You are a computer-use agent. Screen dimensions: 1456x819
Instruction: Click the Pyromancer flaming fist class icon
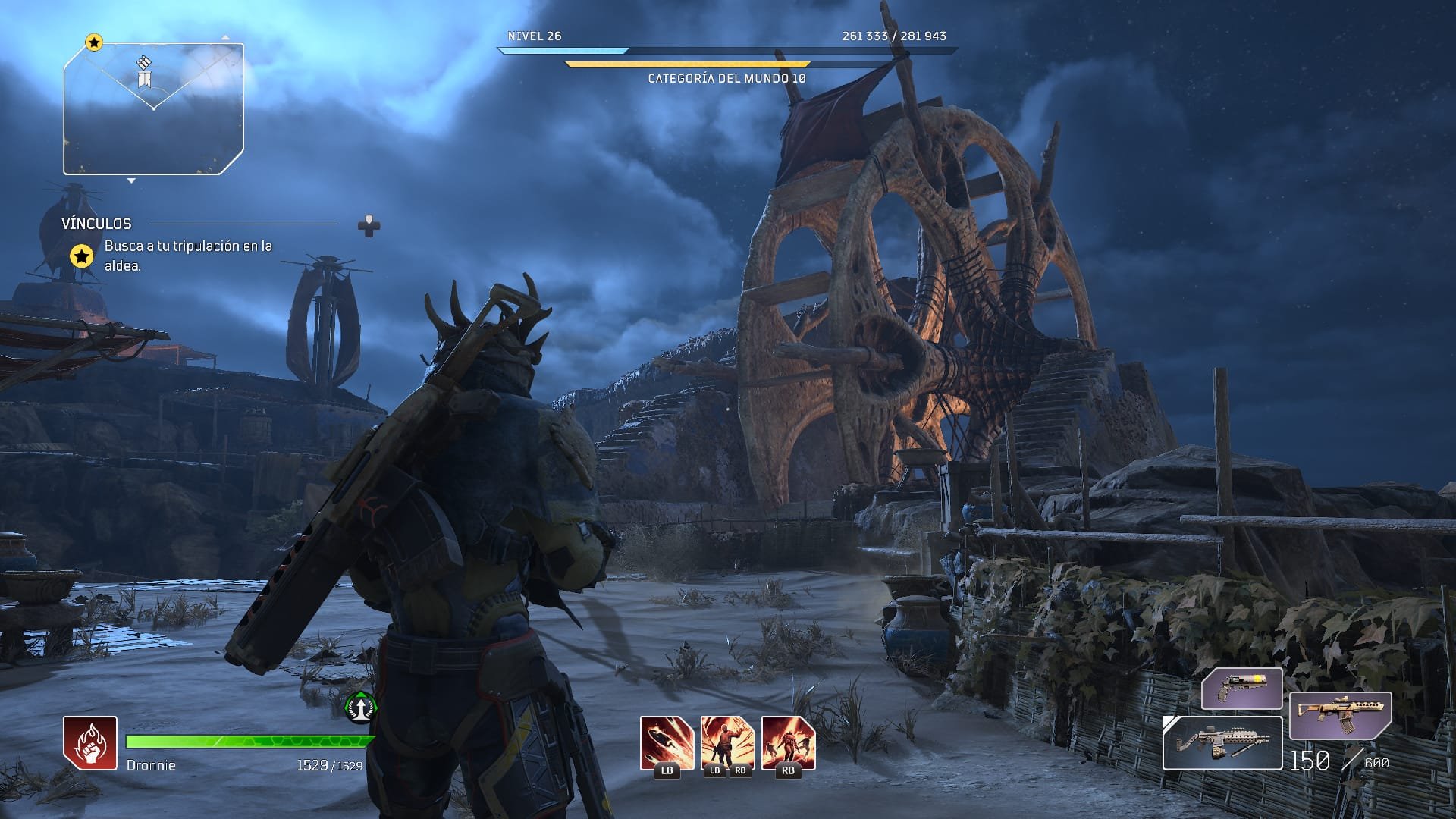pos(90,743)
